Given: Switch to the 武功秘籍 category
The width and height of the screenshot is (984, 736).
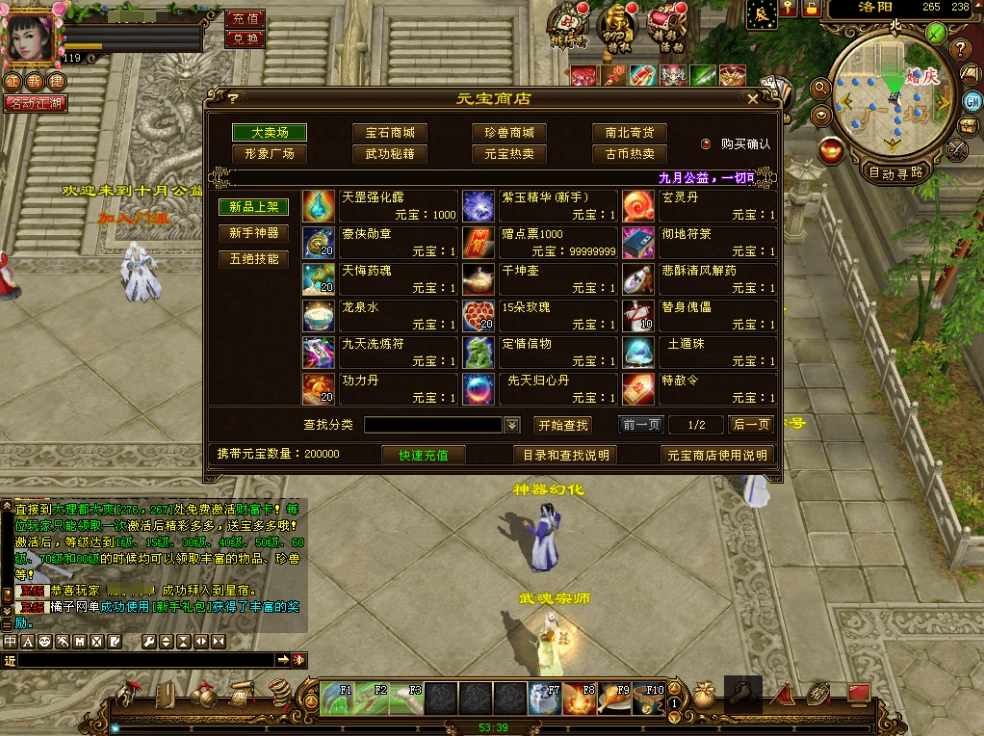Looking at the screenshot, I should pyautogui.click(x=389, y=154).
